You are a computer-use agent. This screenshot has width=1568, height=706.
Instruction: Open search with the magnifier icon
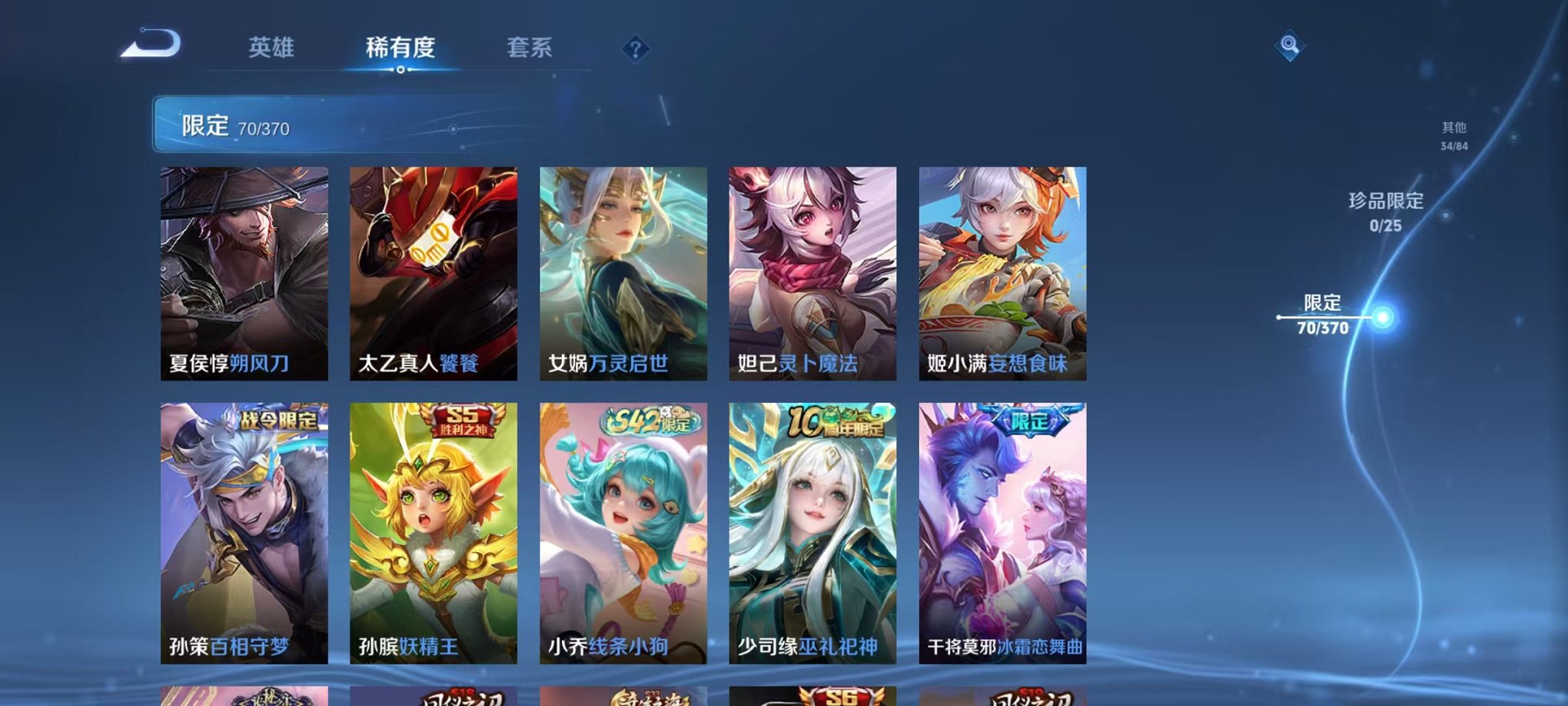[x=1291, y=47]
